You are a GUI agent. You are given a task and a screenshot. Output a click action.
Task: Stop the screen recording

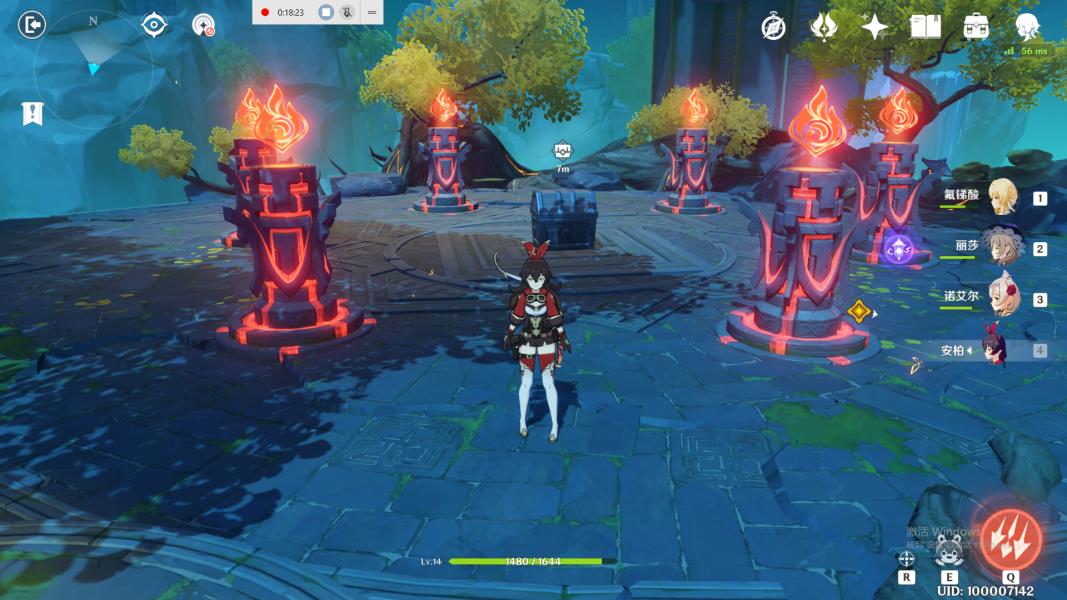click(325, 12)
